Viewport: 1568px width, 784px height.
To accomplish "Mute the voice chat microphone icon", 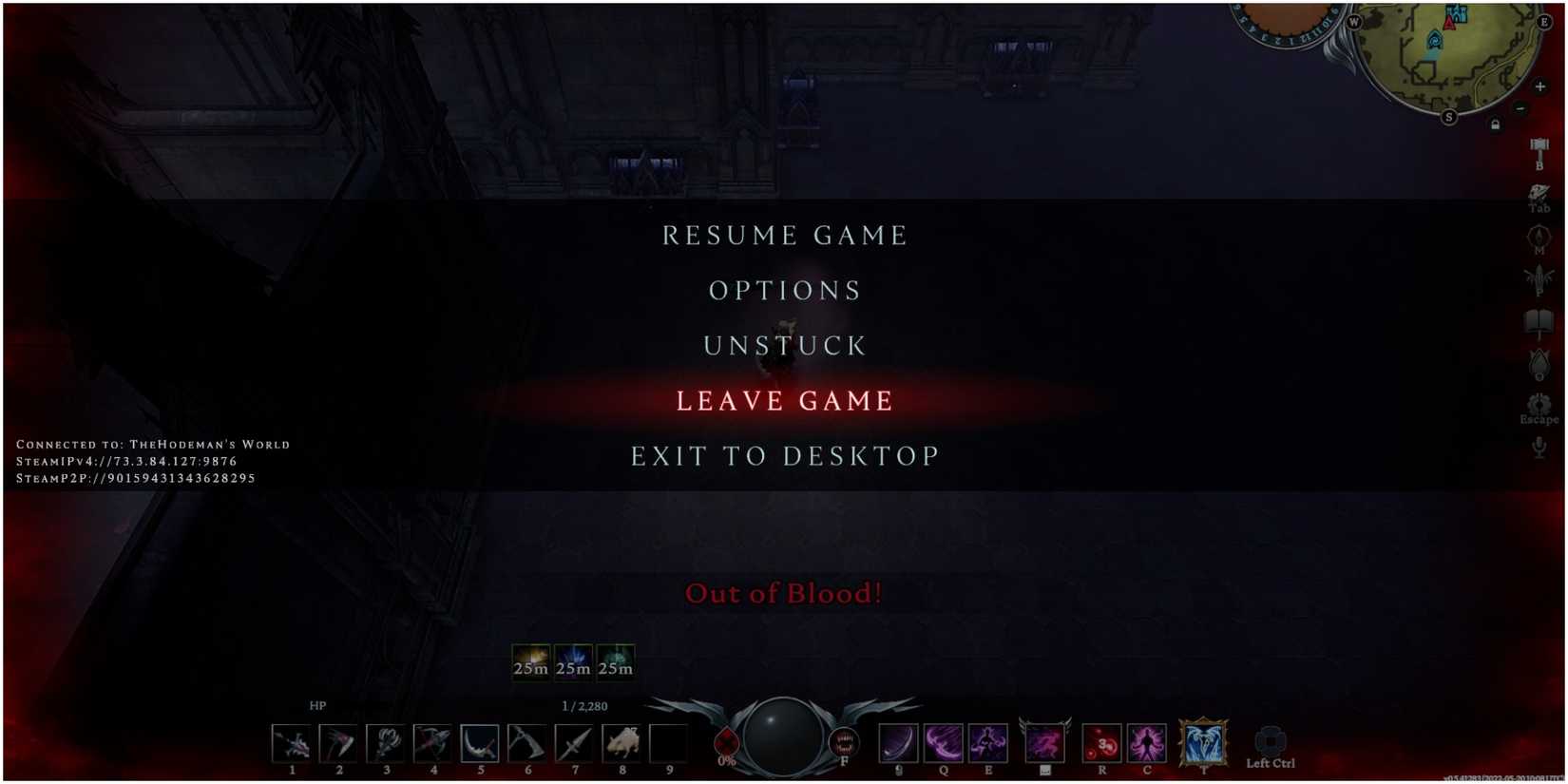I will (1538, 449).
